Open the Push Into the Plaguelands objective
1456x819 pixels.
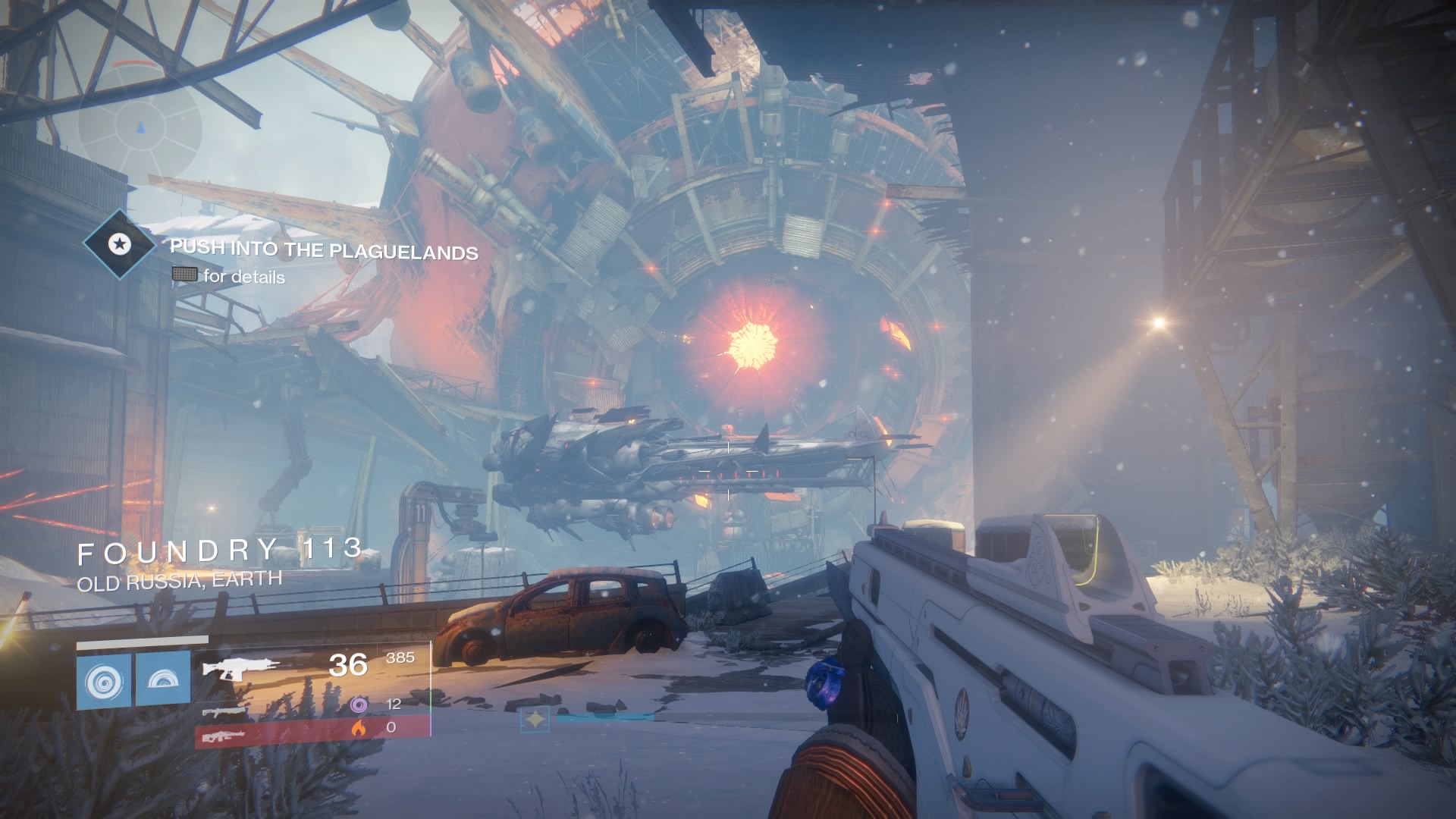tap(324, 249)
